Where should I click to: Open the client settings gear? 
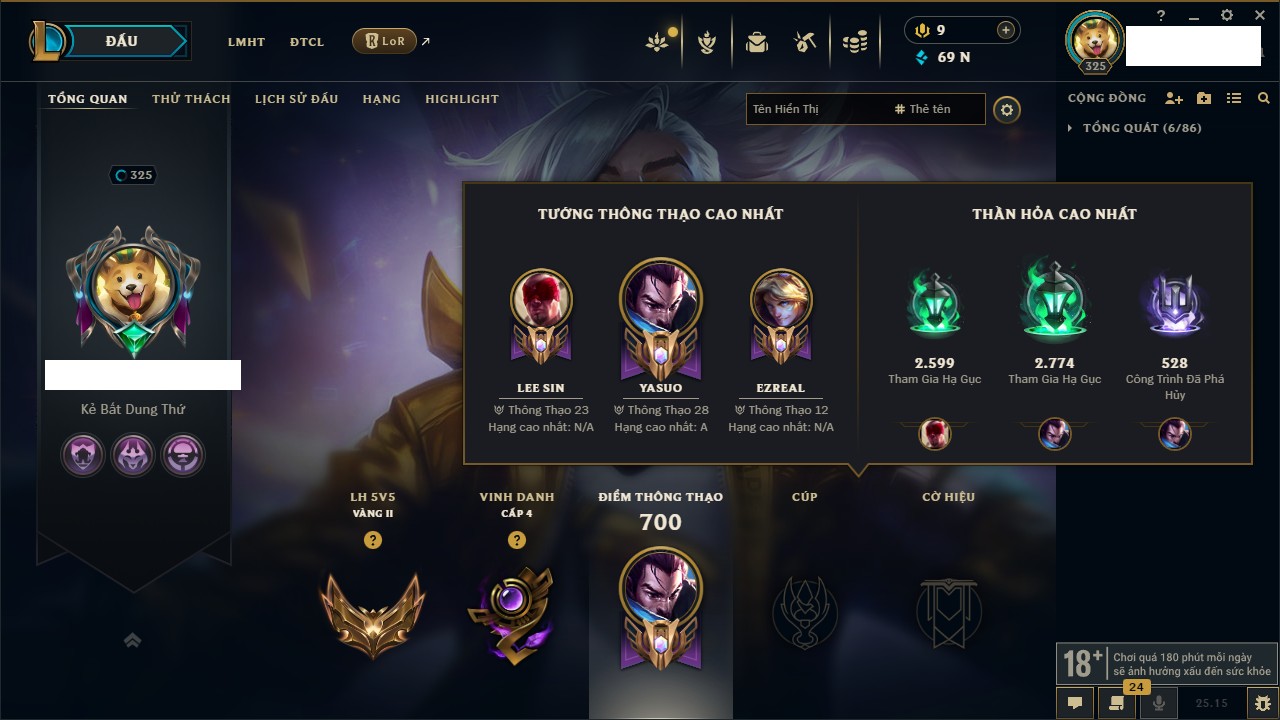(1227, 15)
